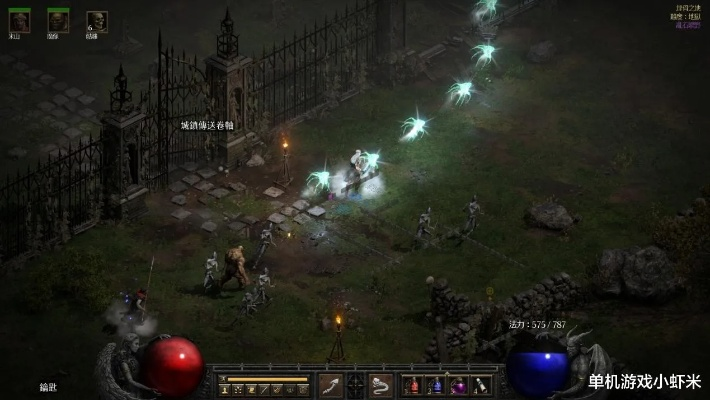Select the first mercenary portrait

(x=20, y=19)
